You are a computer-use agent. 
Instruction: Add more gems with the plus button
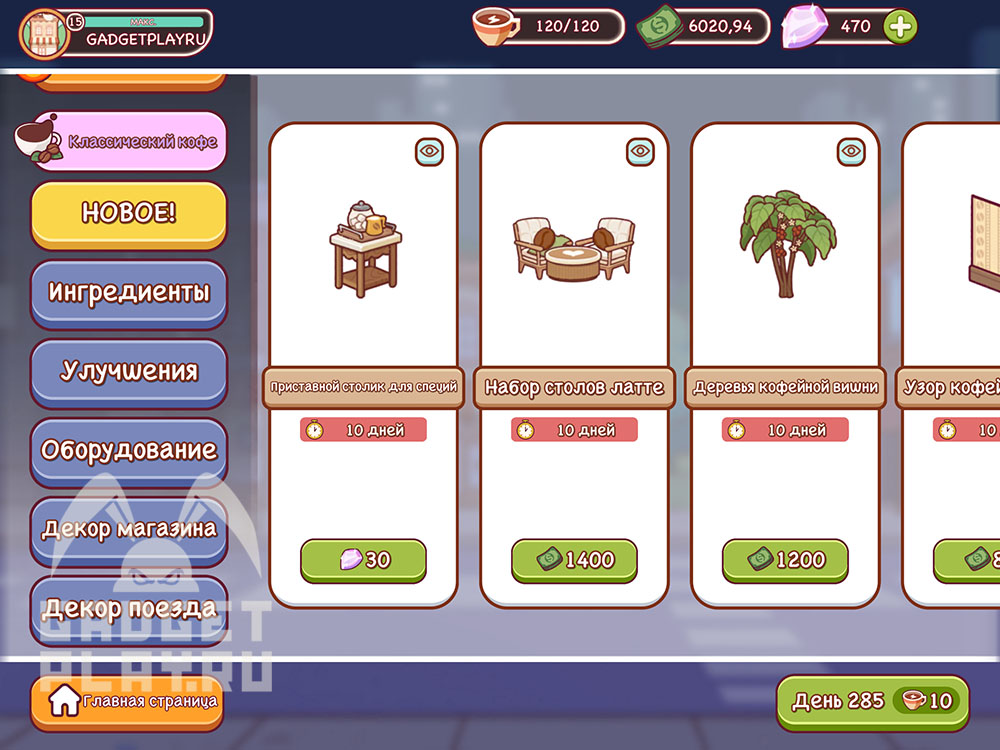(900, 27)
